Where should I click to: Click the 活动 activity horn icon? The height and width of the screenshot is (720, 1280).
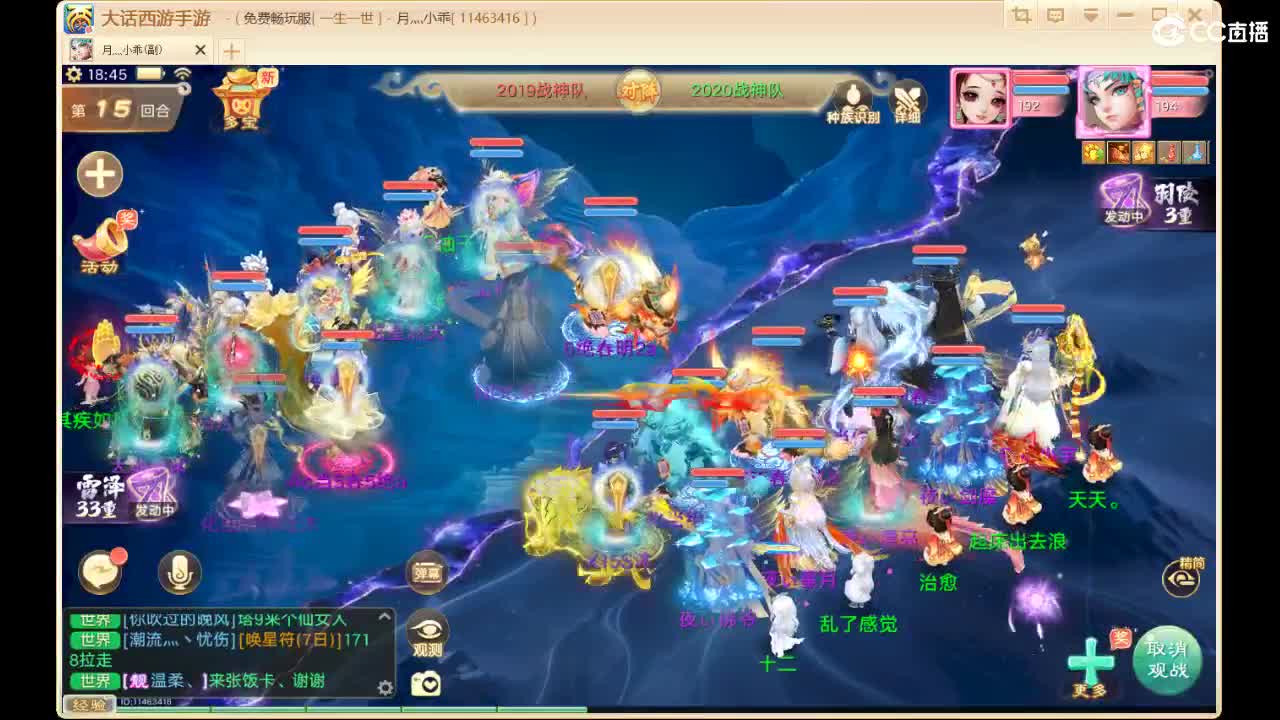pyautogui.click(x=101, y=243)
